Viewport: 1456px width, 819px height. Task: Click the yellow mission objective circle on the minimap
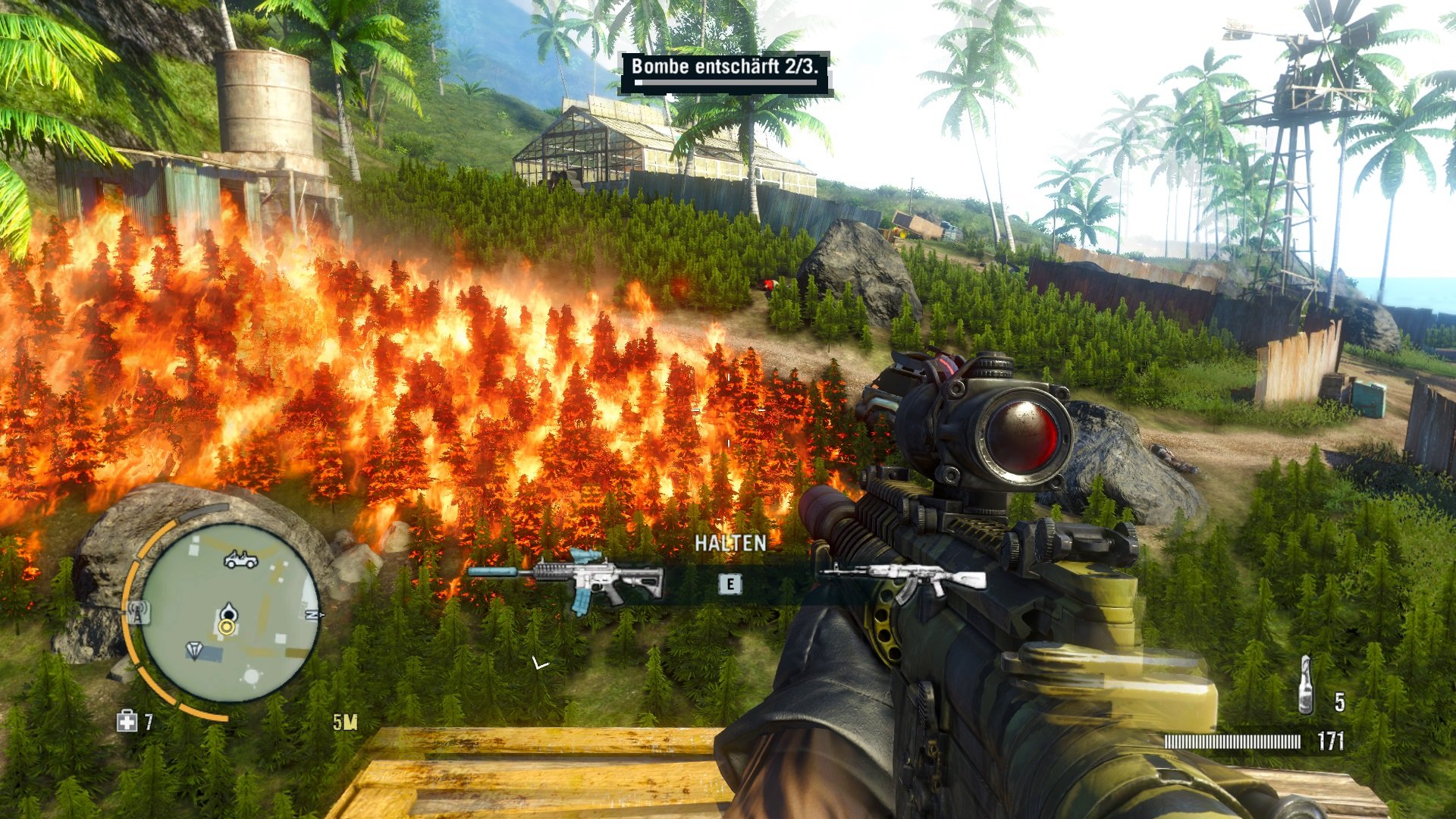[x=226, y=627]
